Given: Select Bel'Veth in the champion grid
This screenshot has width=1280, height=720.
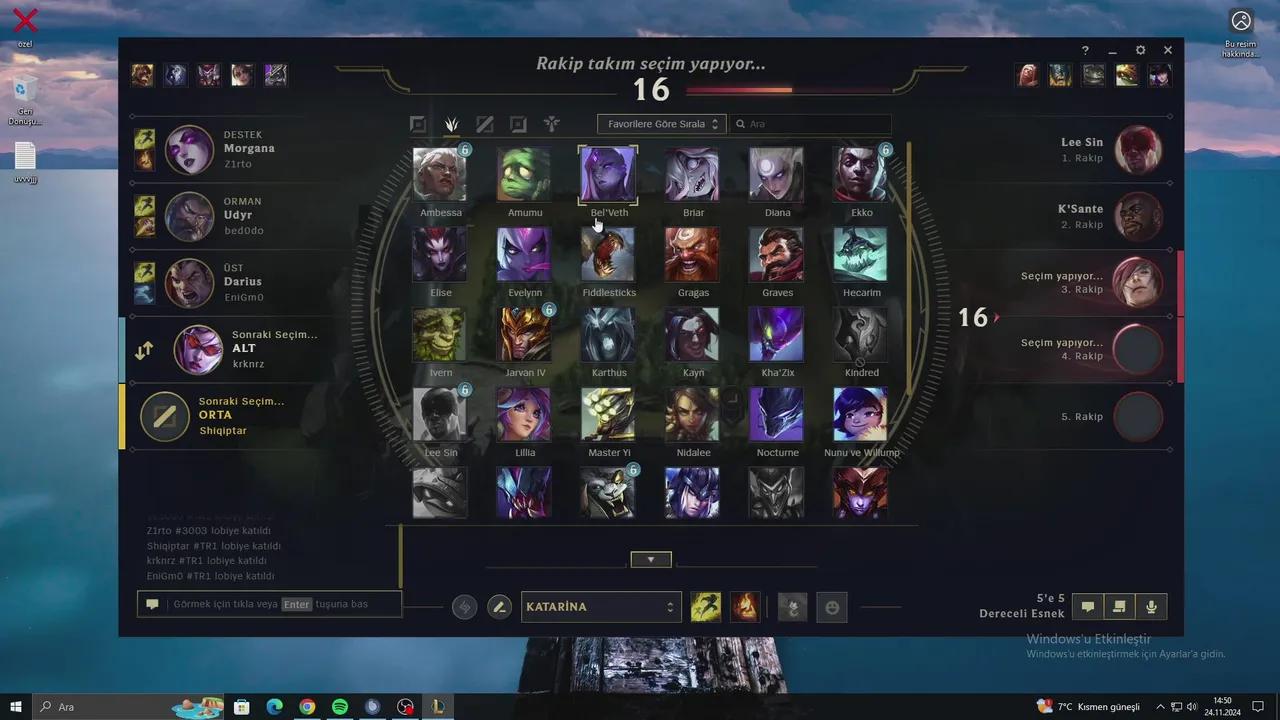Looking at the screenshot, I should tap(608, 172).
